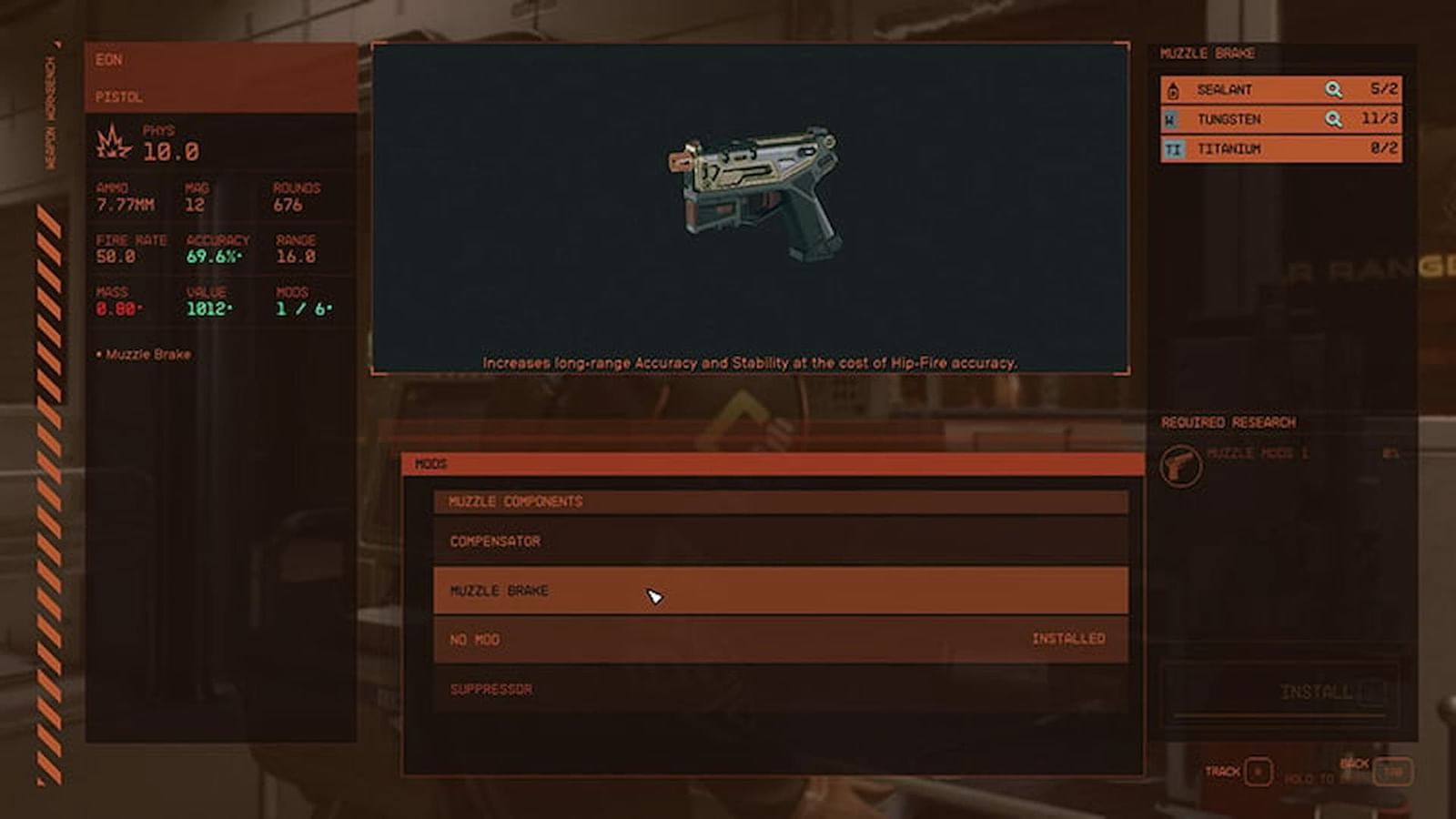The height and width of the screenshot is (819, 1456).
Task: Click the Track star button icon
Action: [x=1259, y=769]
